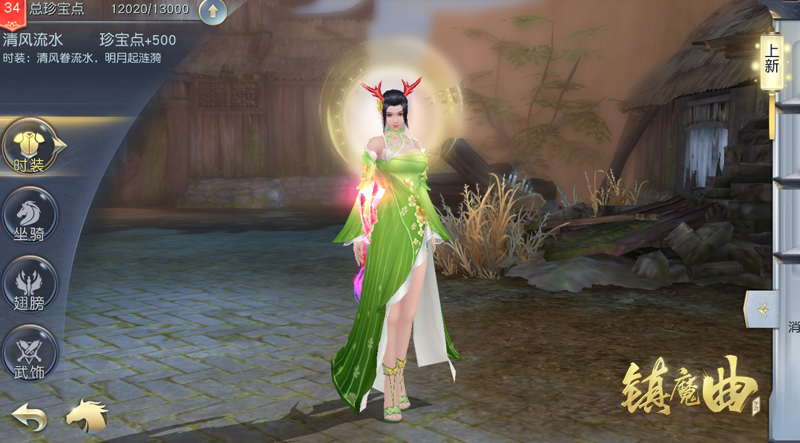Open the 上新 new arrivals lantern
800x443 pixels.
tap(772, 60)
